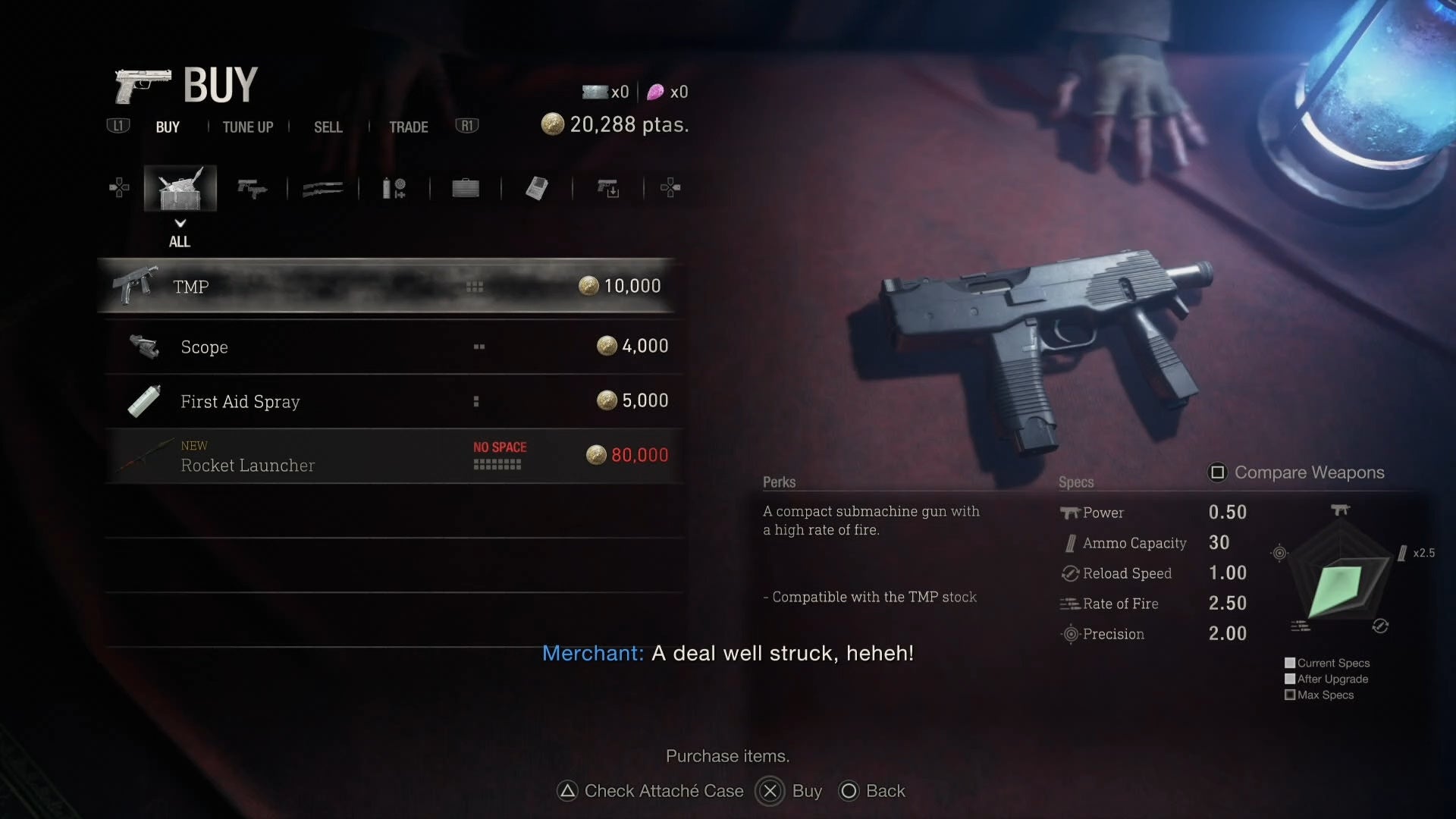Select the BUY tab

pyautogui.click(x=168, y=127)
